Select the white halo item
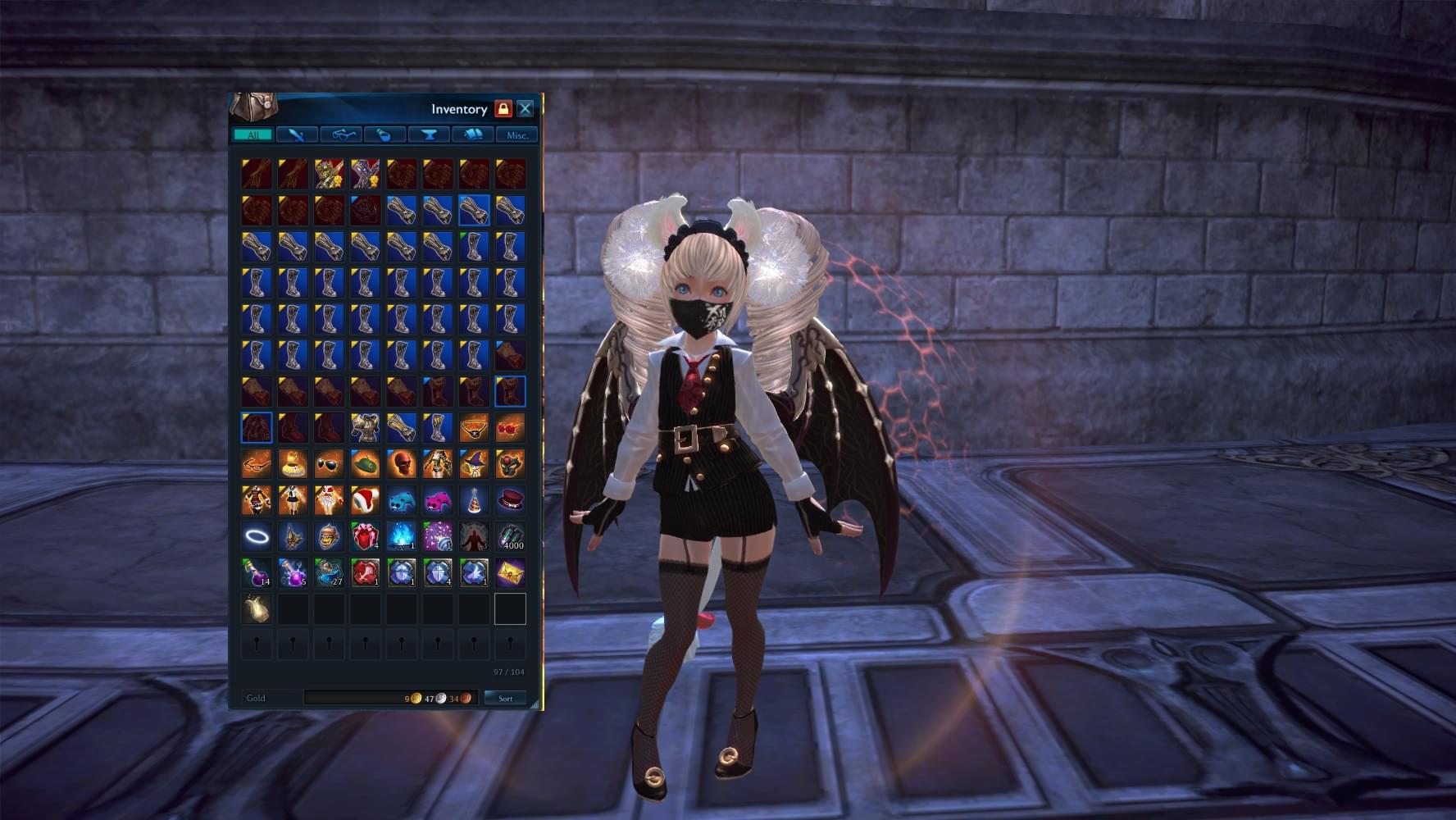 coord(257,536)
